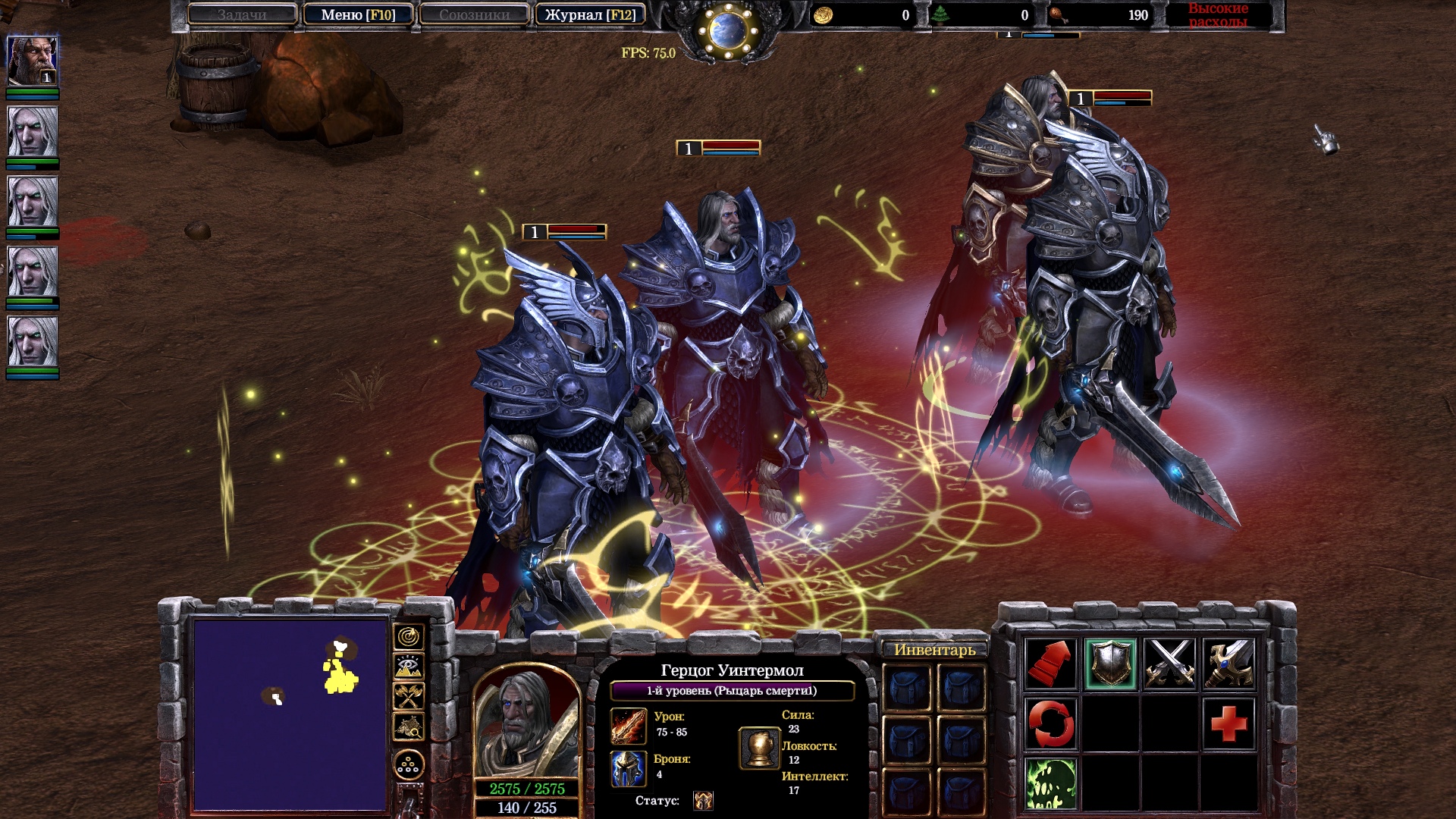Cast the green skull ability
This screenshot has width=1456, height=819.
click(x=1051, y=783)
